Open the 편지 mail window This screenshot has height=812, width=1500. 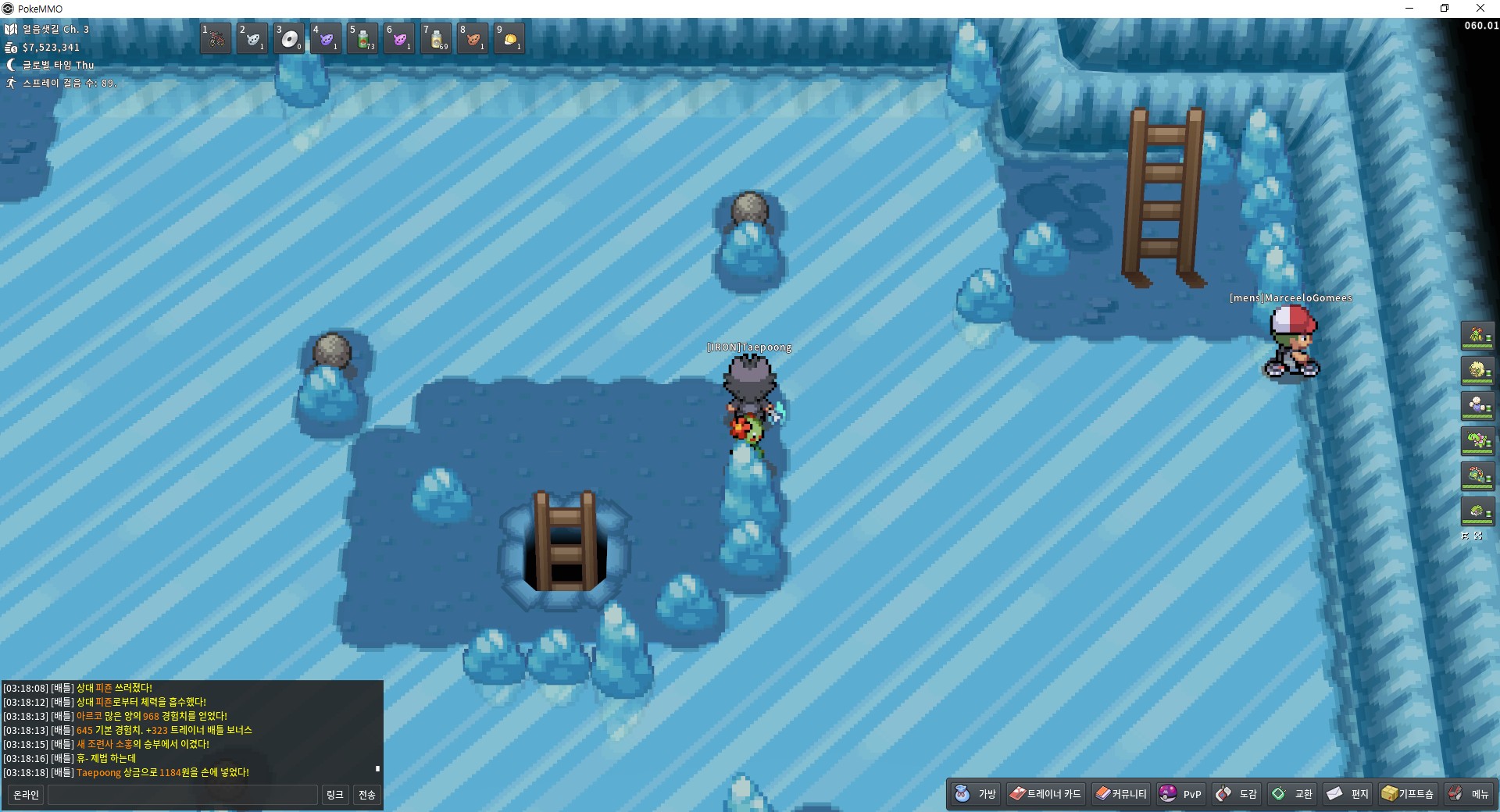(x=1348, y=794)
